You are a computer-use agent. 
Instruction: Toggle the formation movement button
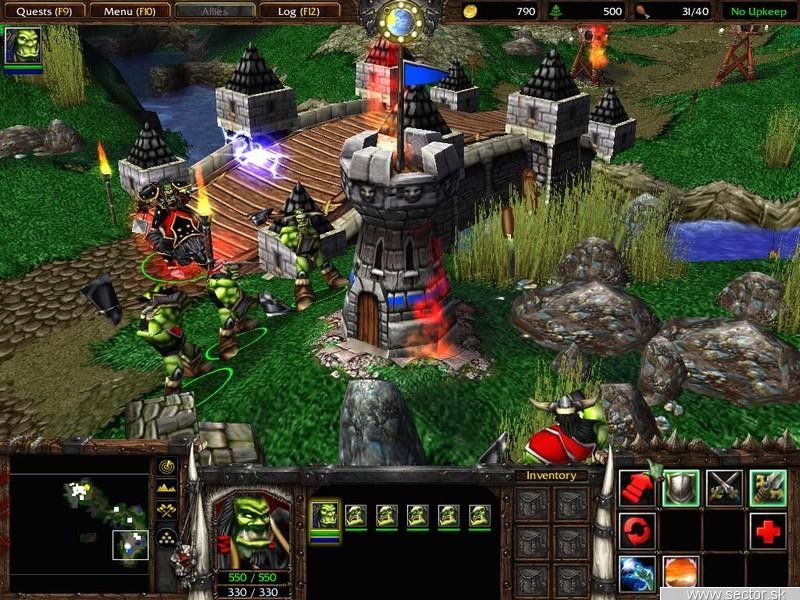point(167,538)
